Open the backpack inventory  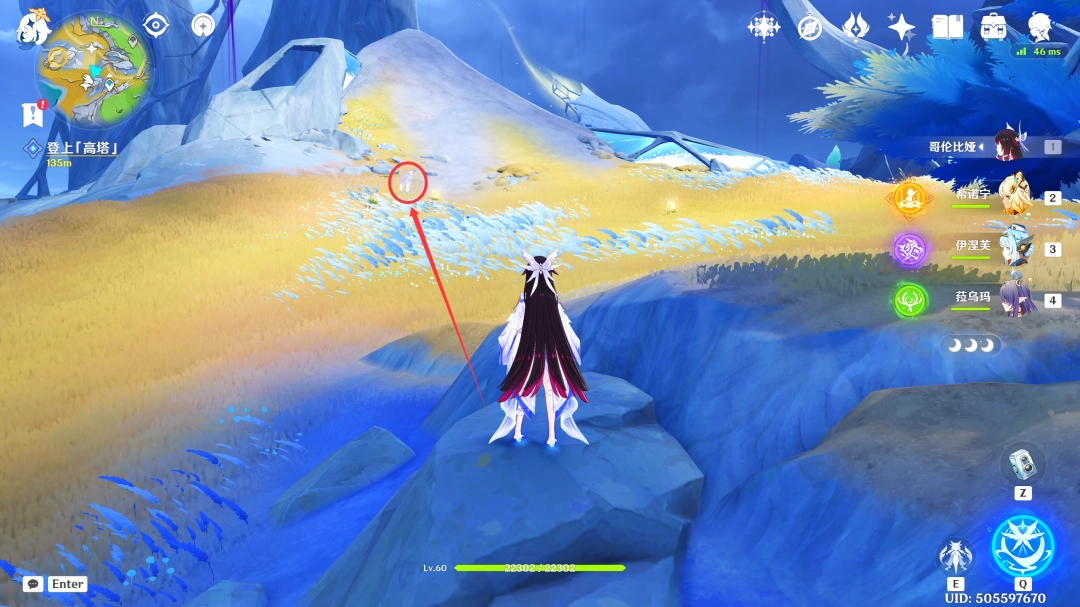tap(993, 27)
